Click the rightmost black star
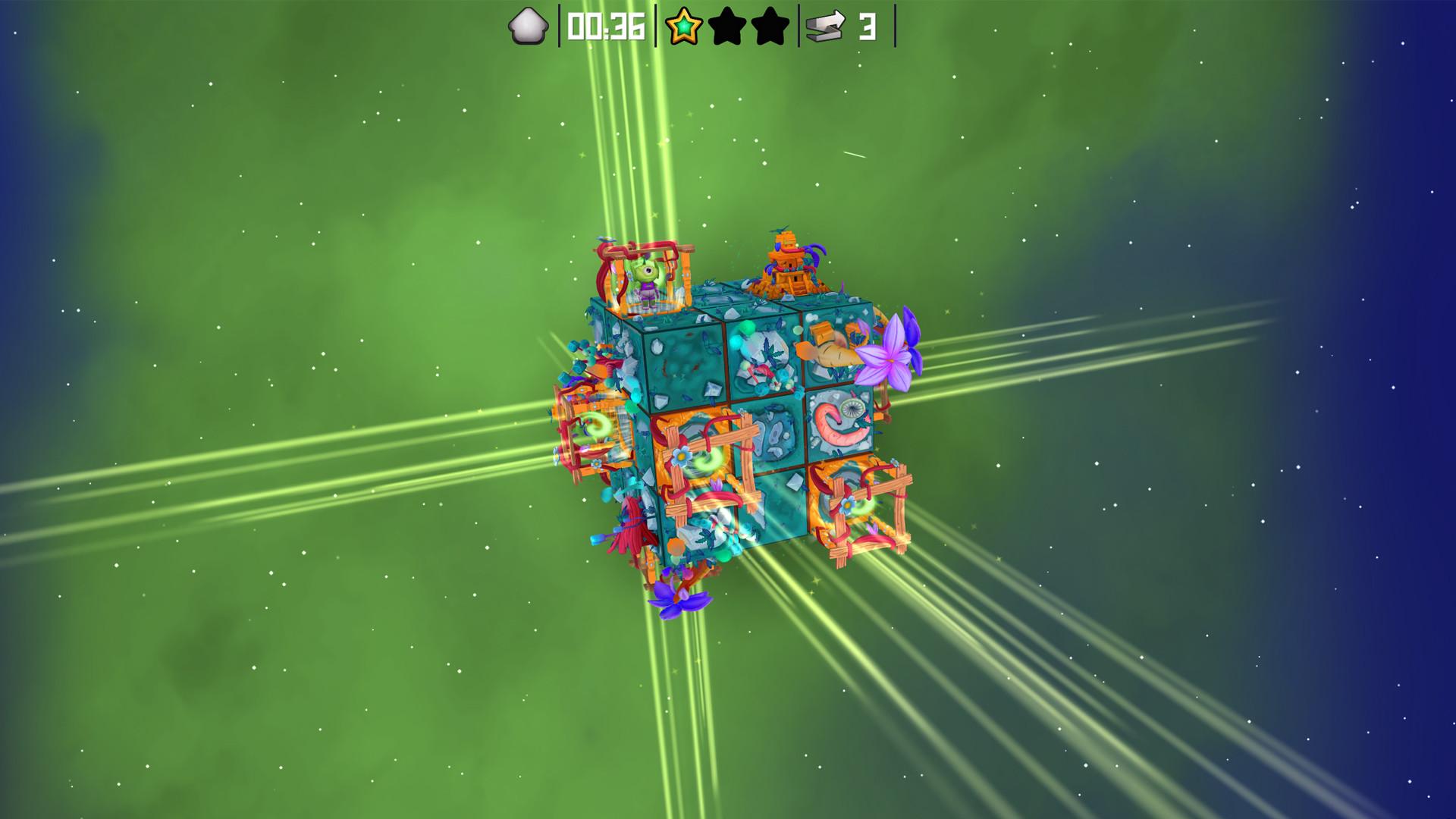1456x819 pixels. pyautogui.click(x=770, y=27)
